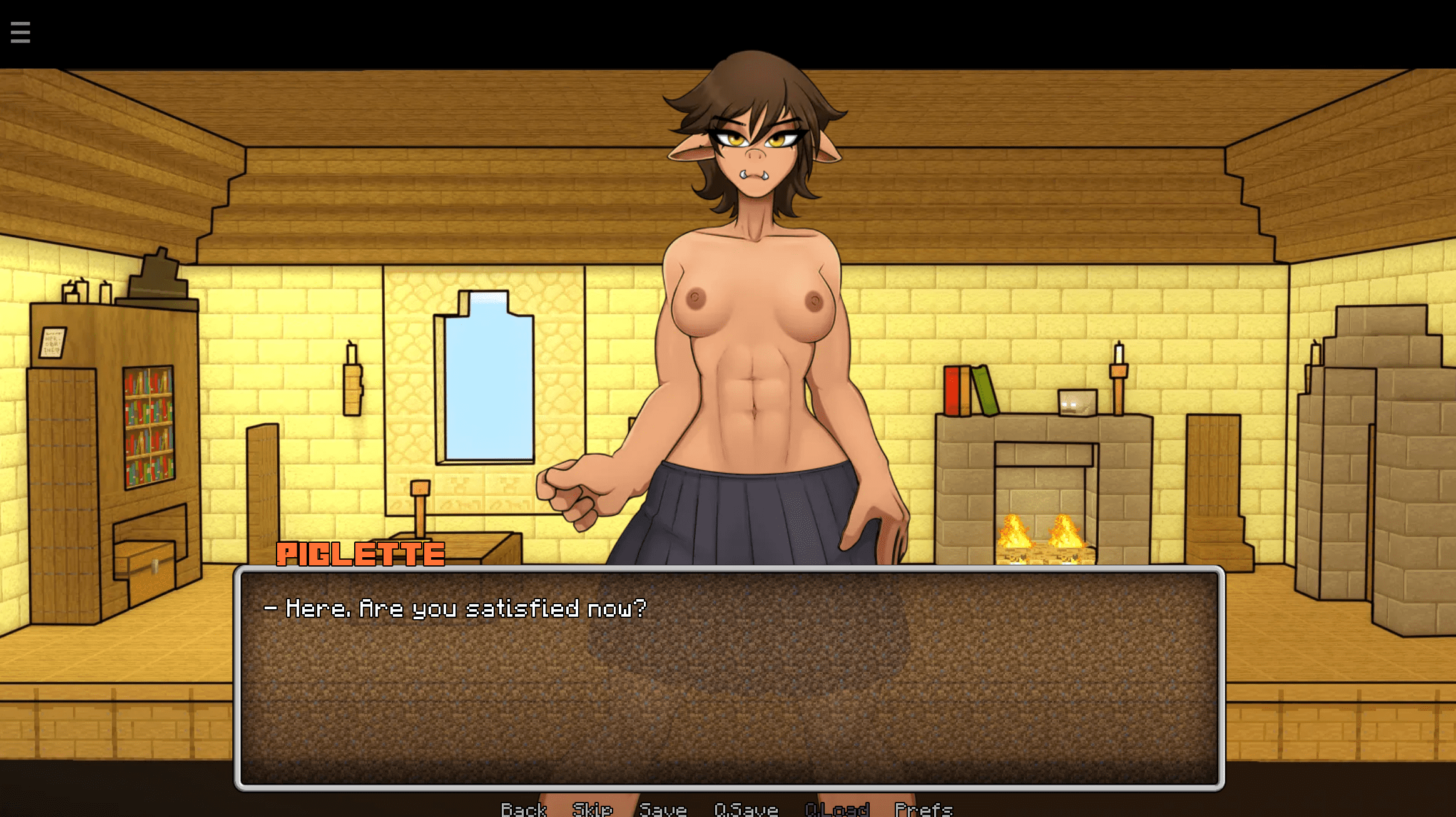The width and height of the screenshot is (1456, 817).
Task: Open the Prefs settings
Action: [924, 809]
